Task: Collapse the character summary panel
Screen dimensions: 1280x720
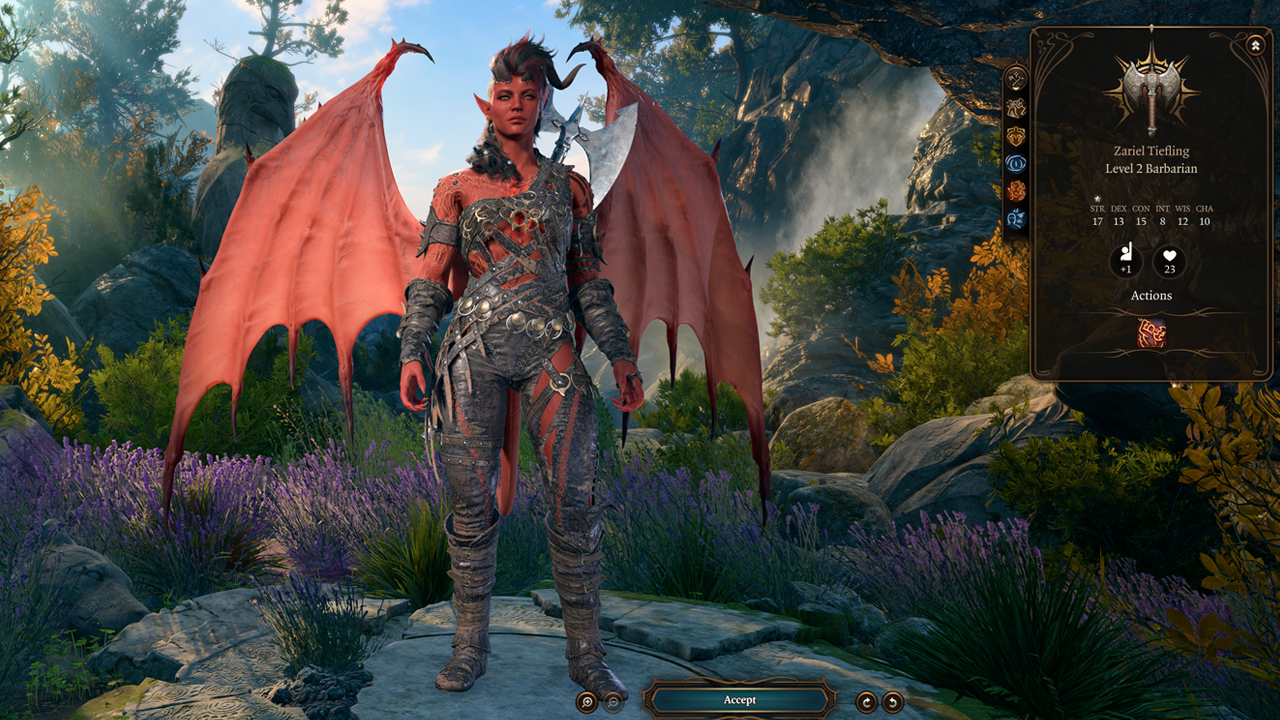Action: click(1255, 45)
